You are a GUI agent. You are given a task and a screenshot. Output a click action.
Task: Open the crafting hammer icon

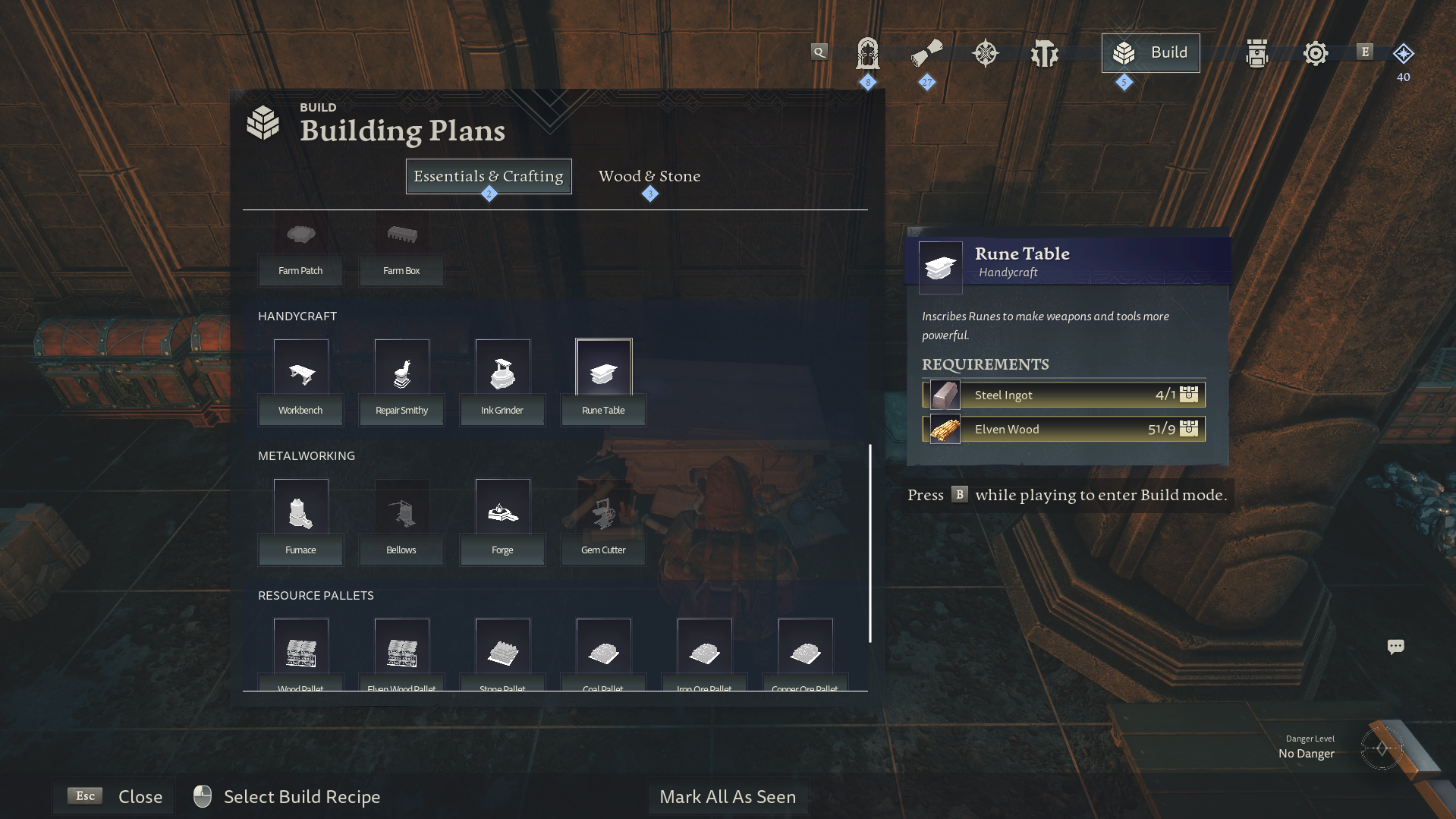pos(1044,52)
